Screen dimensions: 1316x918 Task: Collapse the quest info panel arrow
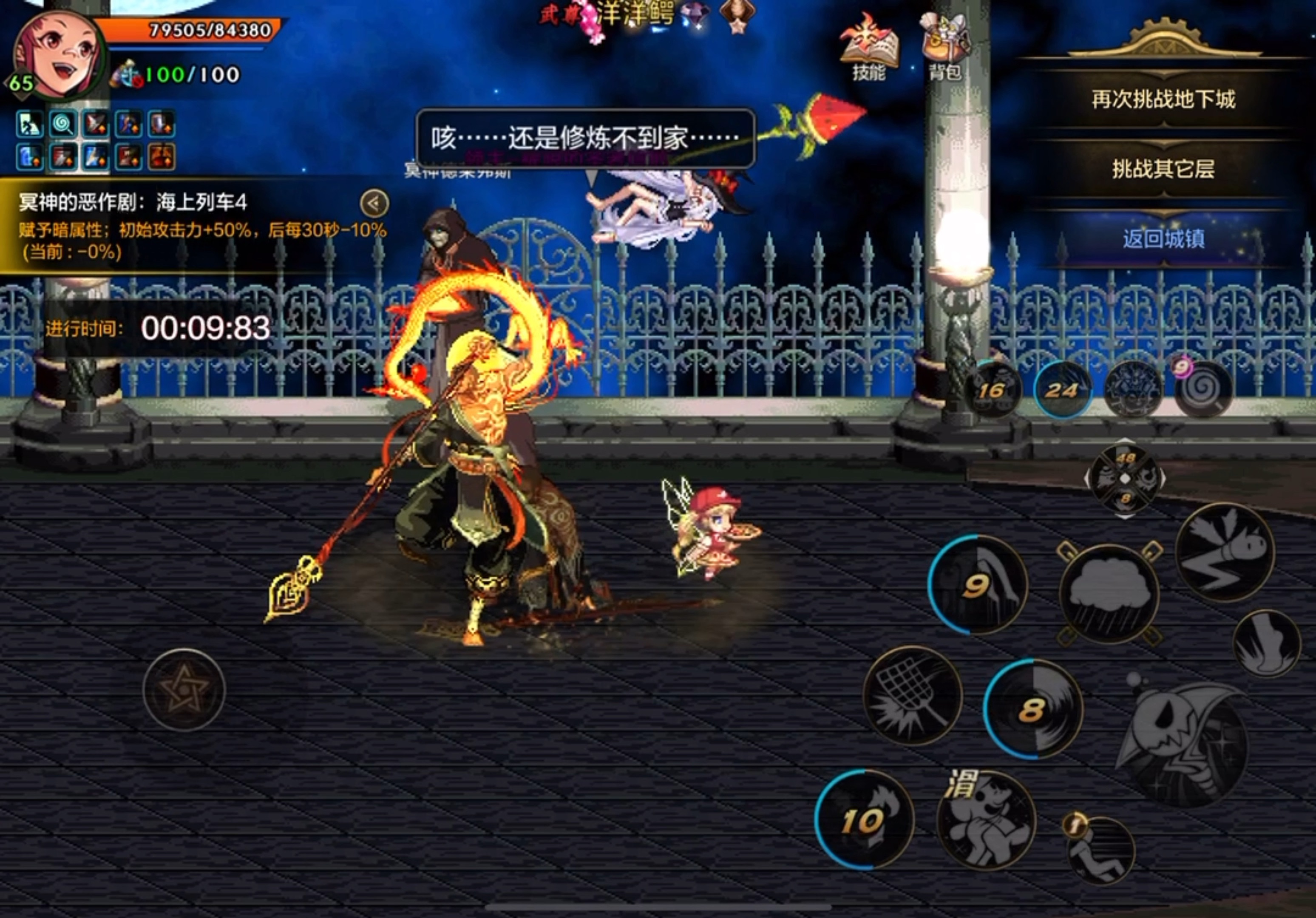374,204
